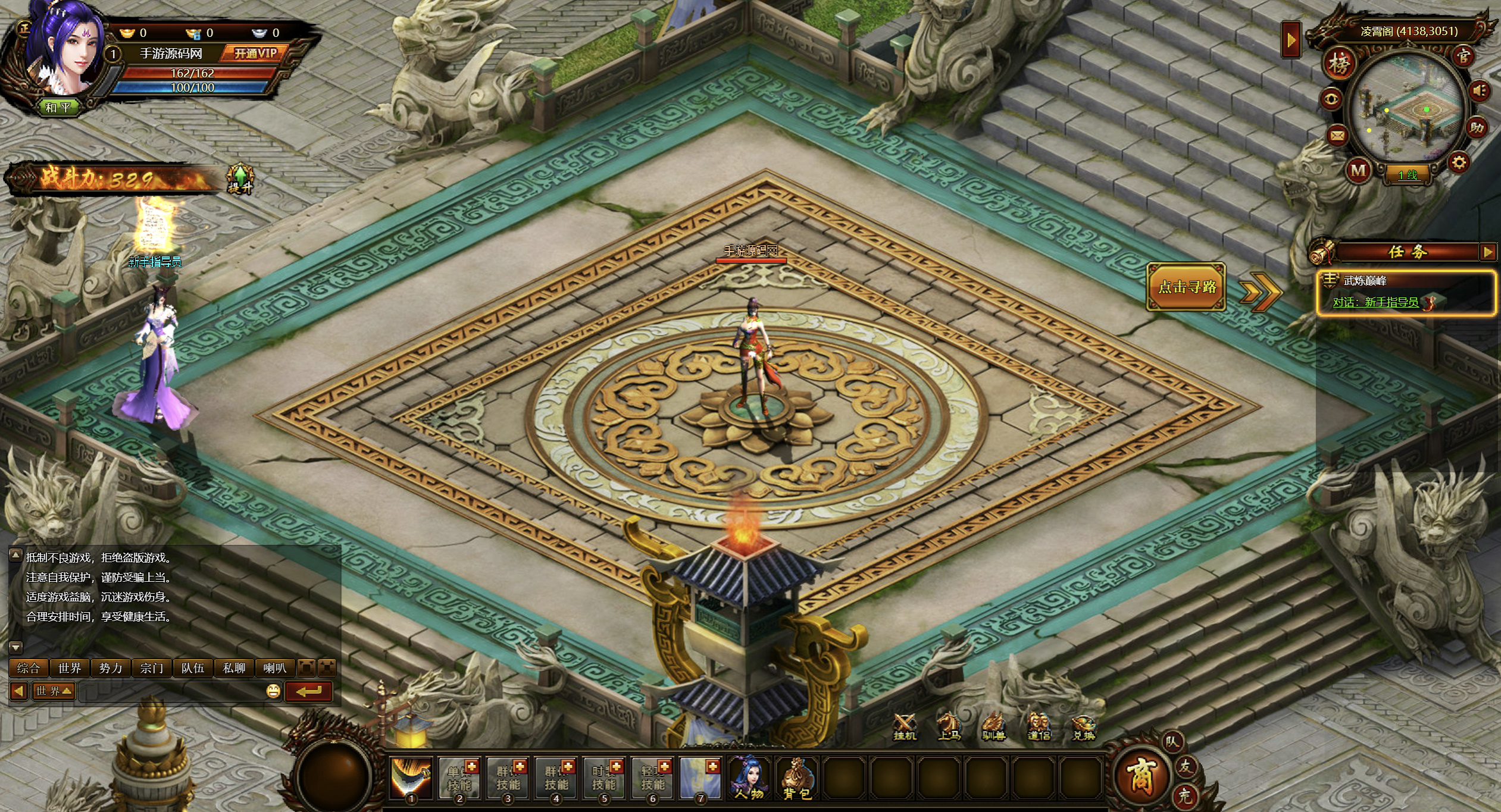The image size is (1501, 812).
Task: Open the world map with M button
Action: tap(1358, 171)
